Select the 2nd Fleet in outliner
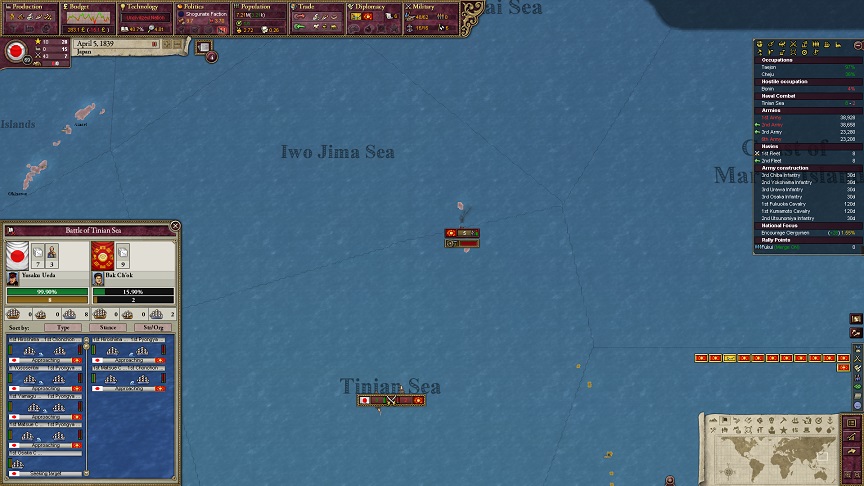 pyautogui.click(x=772, y=160)
